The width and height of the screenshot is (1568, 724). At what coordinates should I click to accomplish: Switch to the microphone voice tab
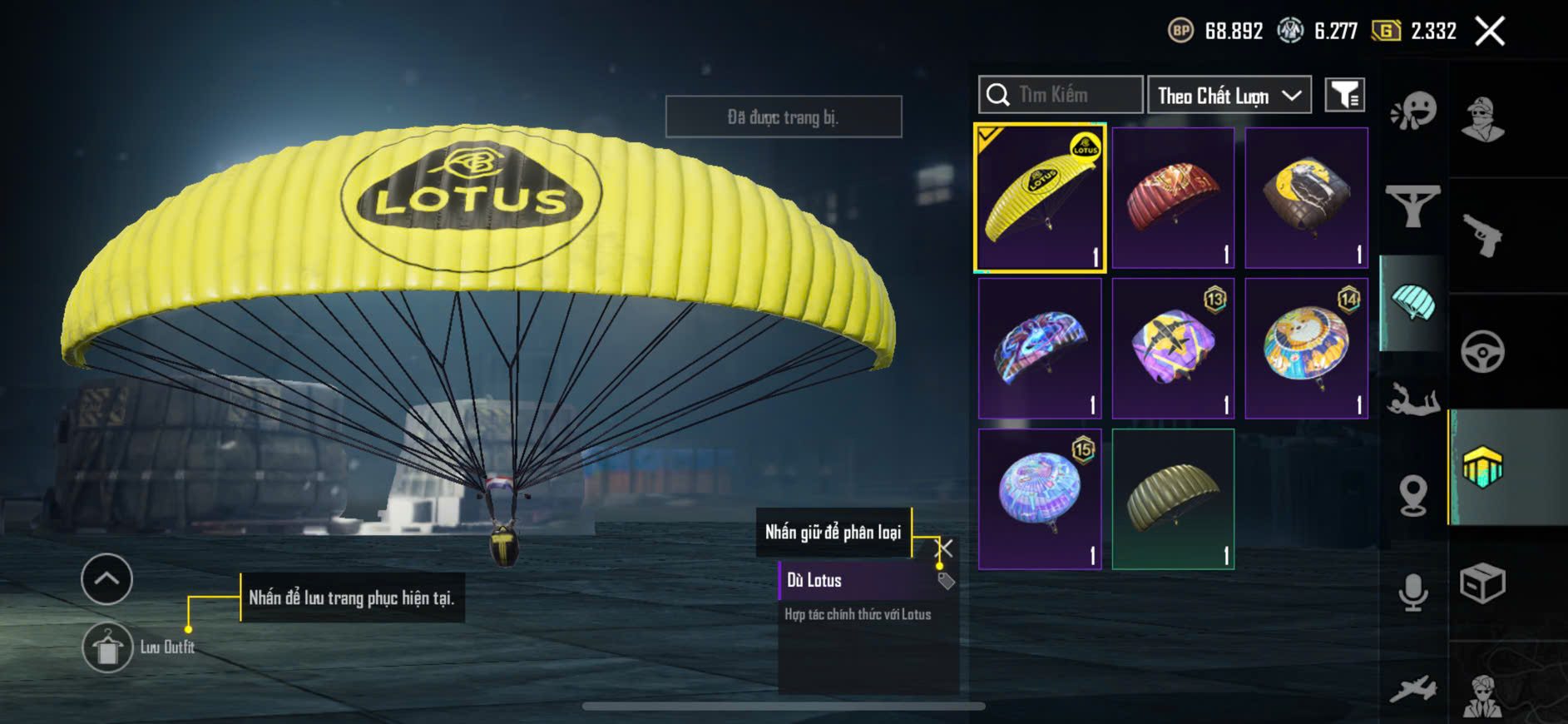1413,593
